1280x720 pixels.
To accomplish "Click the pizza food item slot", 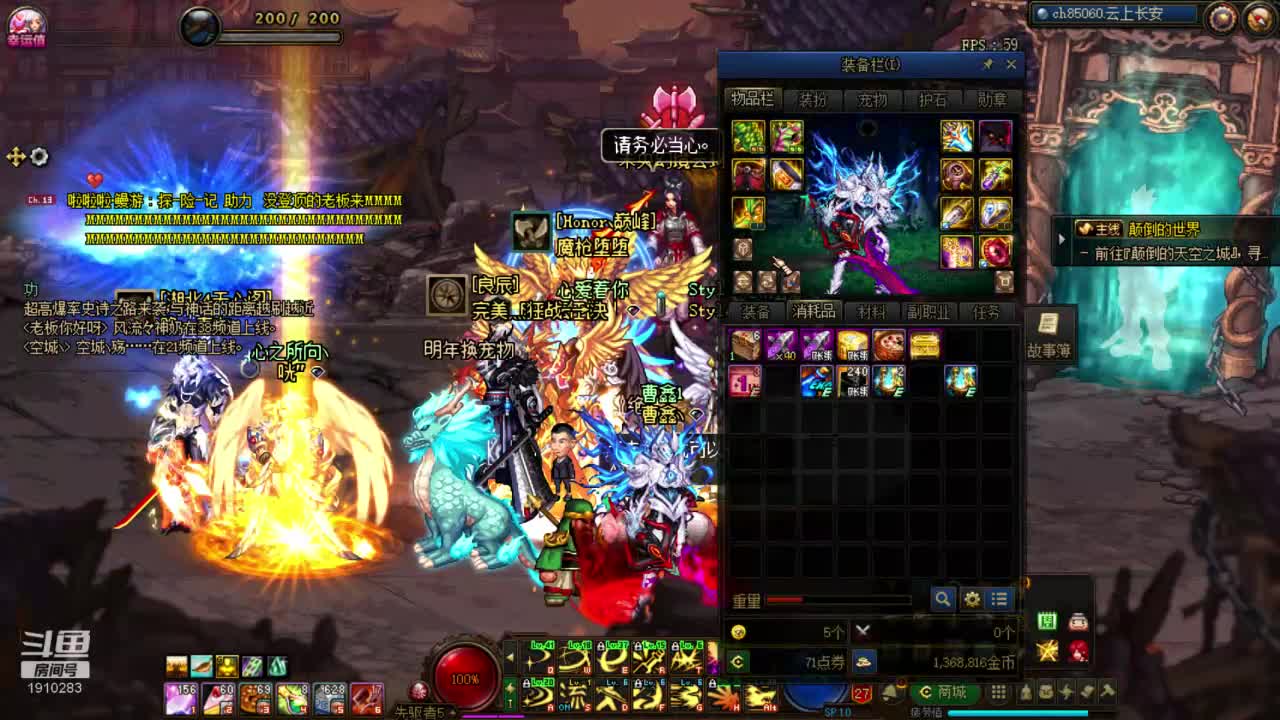I will pos(888,345).
